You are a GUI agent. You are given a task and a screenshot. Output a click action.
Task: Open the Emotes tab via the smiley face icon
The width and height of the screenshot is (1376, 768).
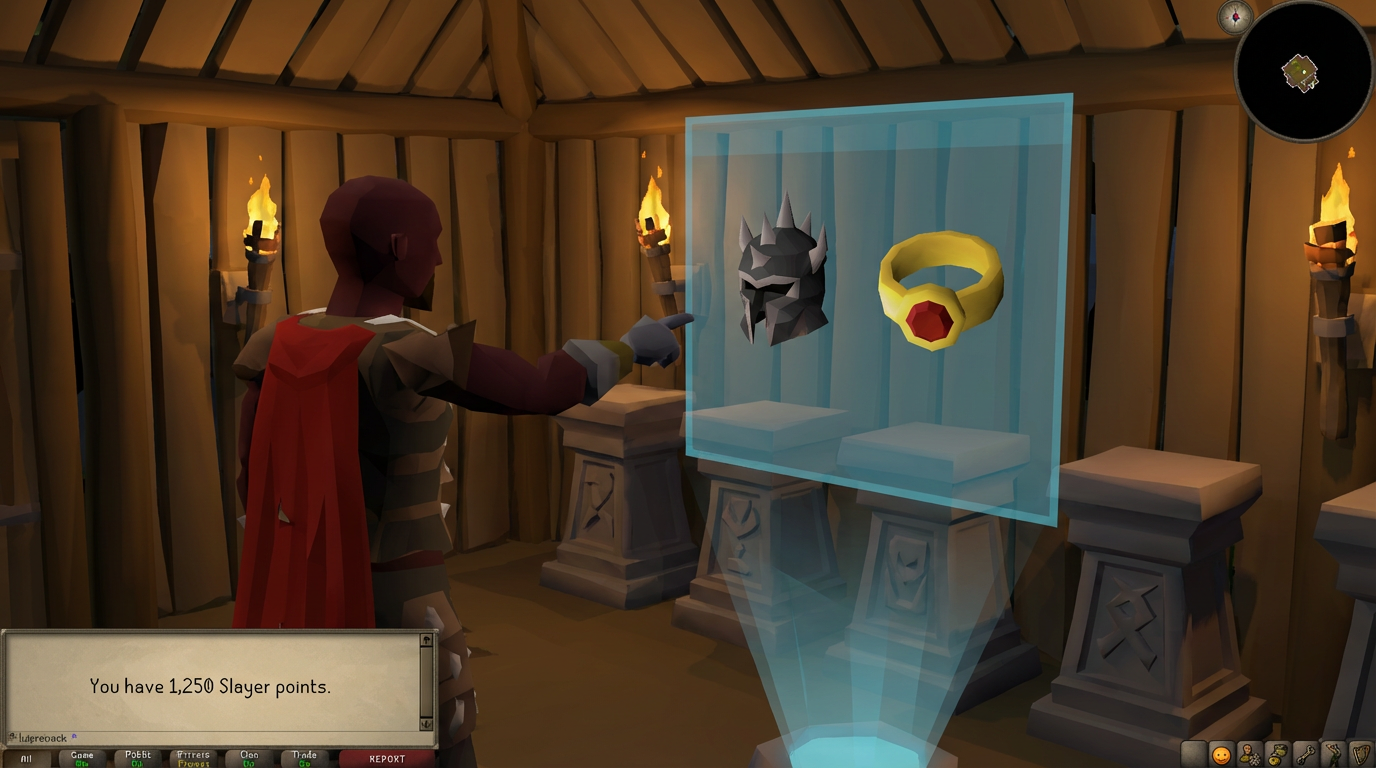pyautogui.click(x=1221, y=755)
